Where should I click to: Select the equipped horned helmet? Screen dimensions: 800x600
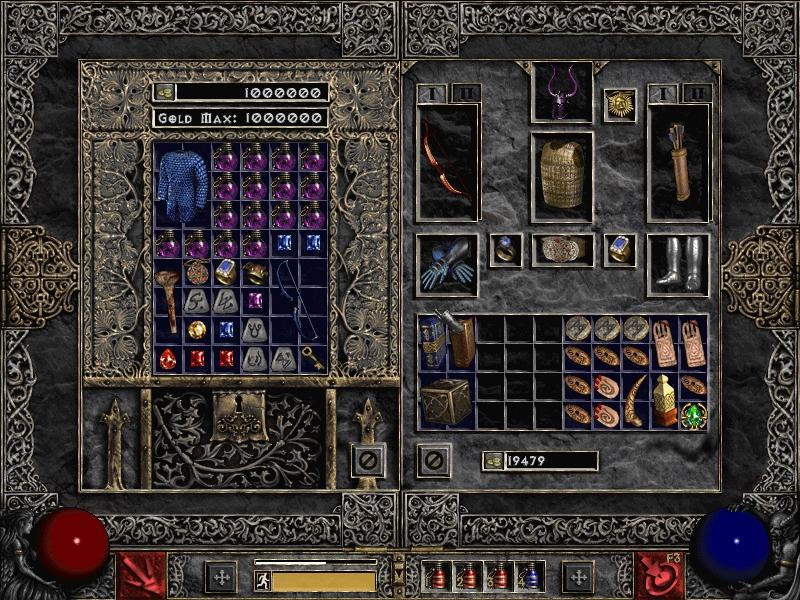pos(561,91)
